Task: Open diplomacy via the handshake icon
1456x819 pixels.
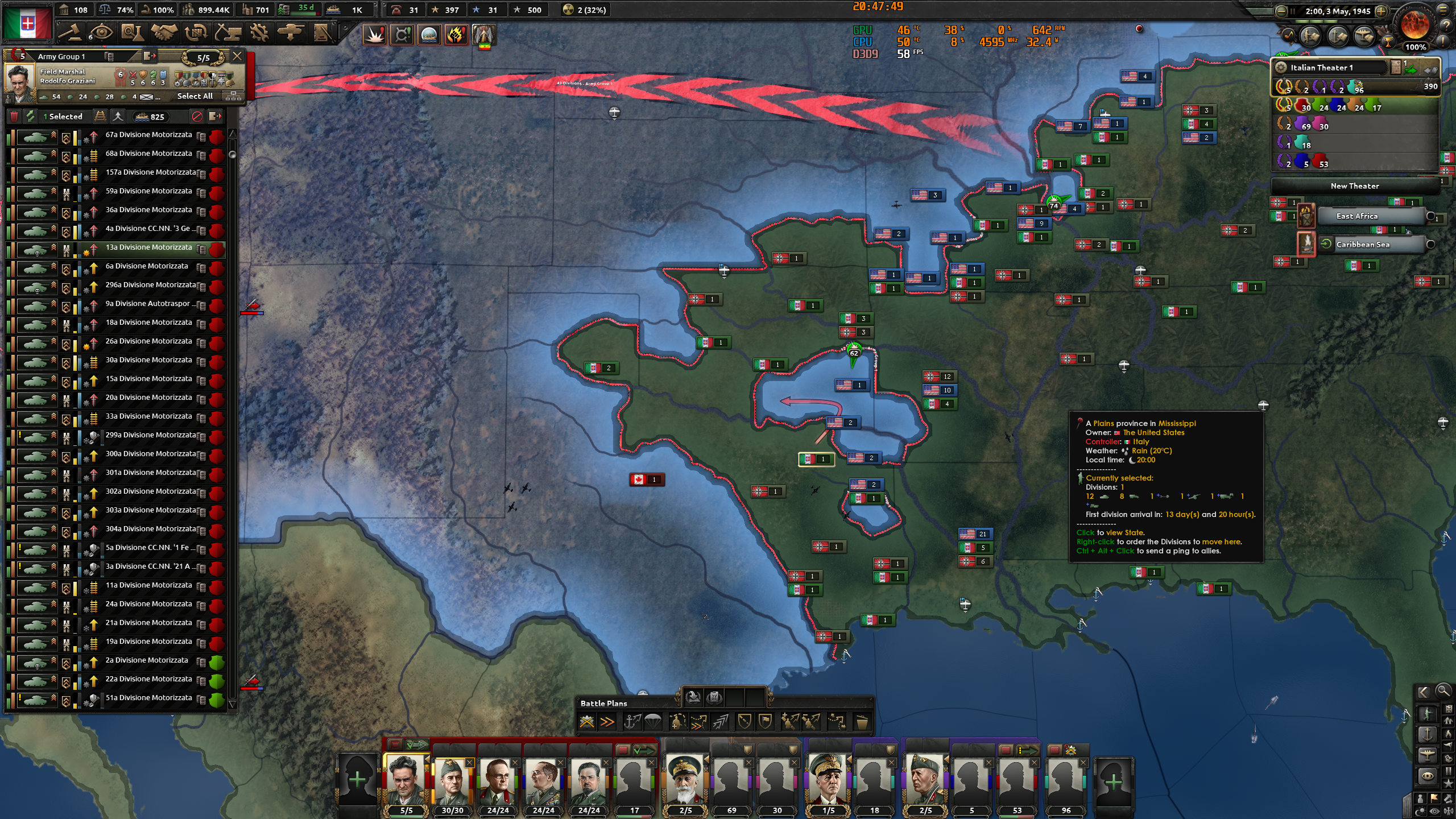Action: [x=163, y=32]
